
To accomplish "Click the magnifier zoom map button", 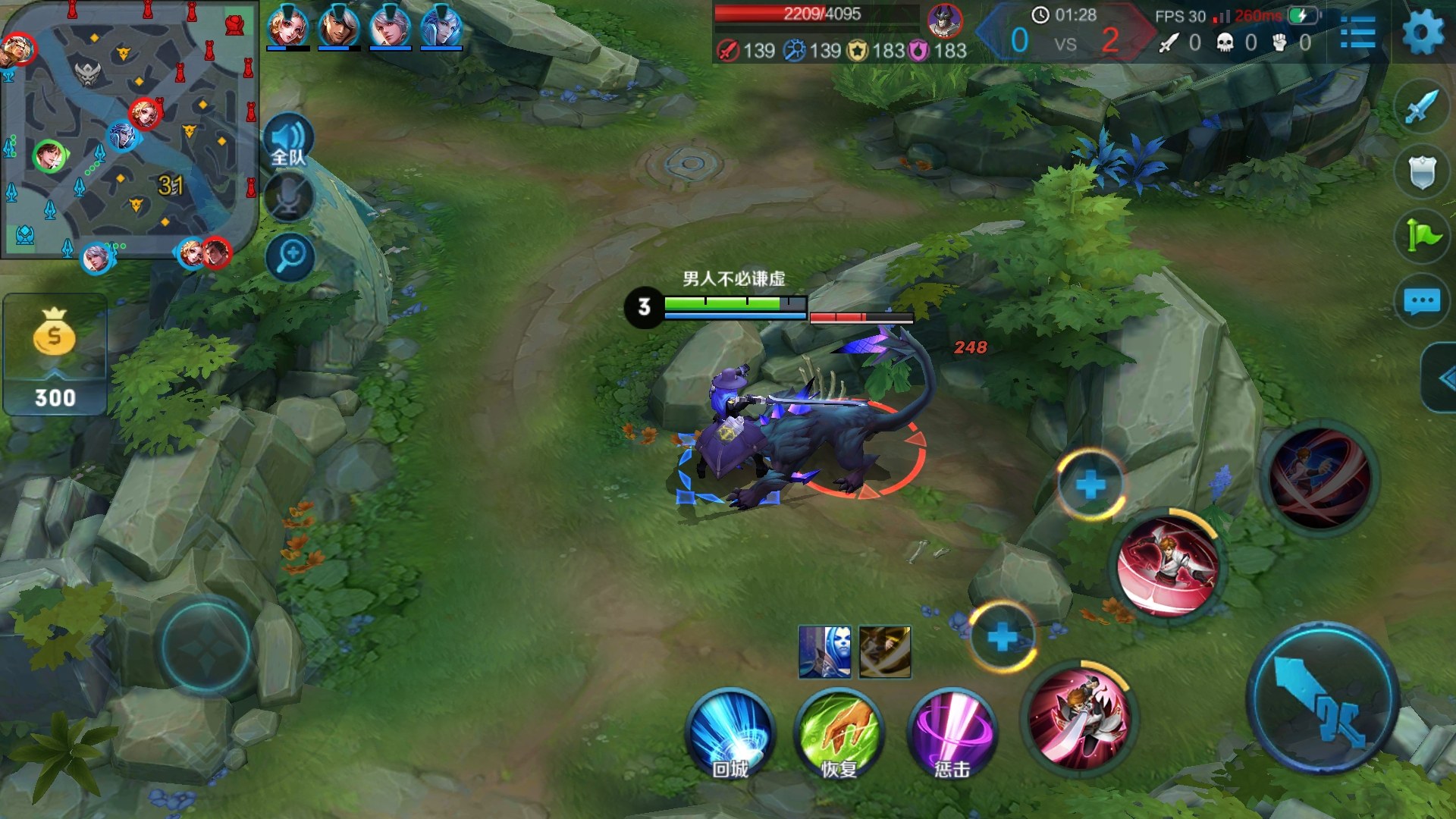I will tap(290, 256).
